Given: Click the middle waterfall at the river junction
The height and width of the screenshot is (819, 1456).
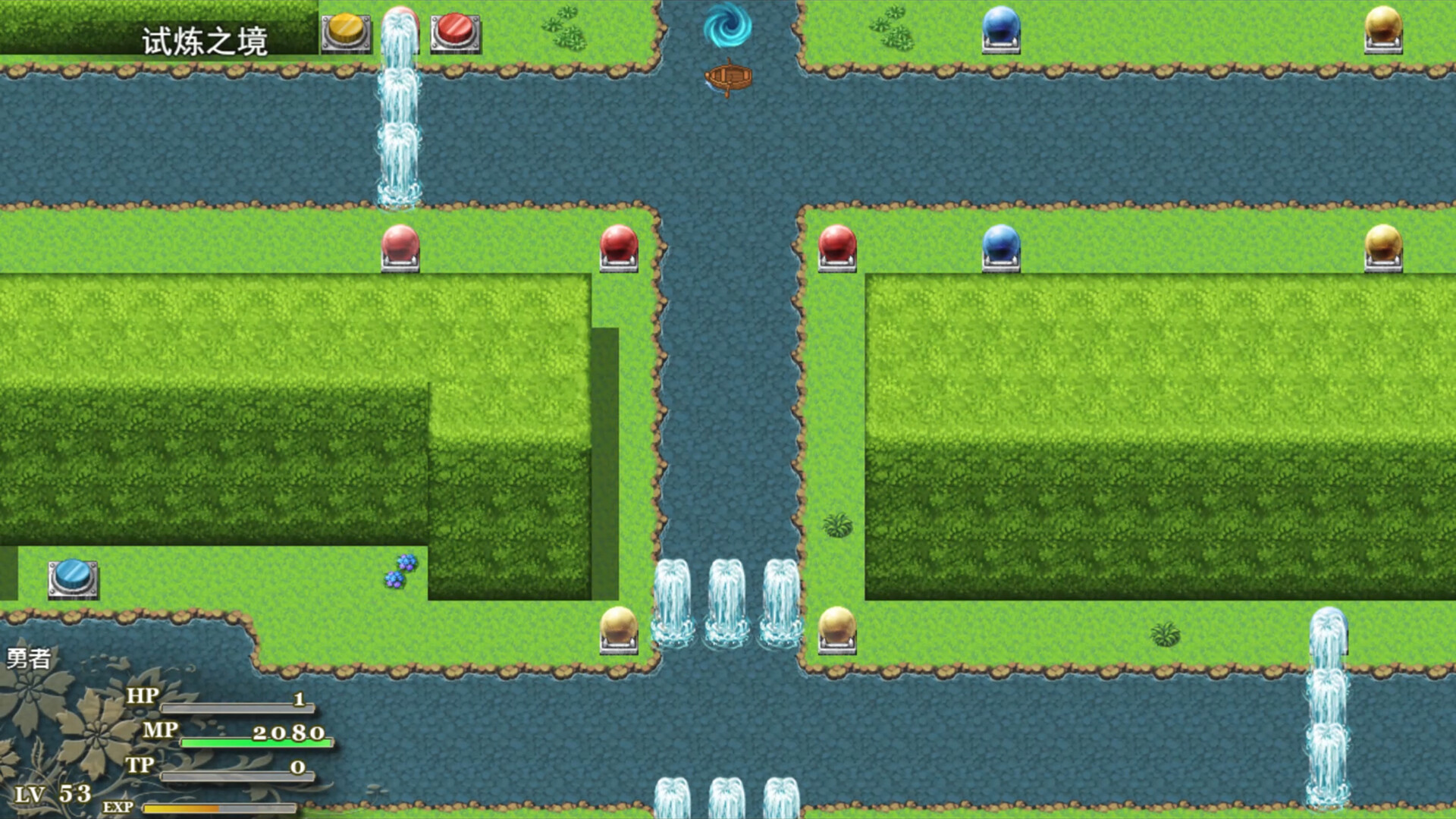Looking at the screenshot, I should (x=726, y=599).
